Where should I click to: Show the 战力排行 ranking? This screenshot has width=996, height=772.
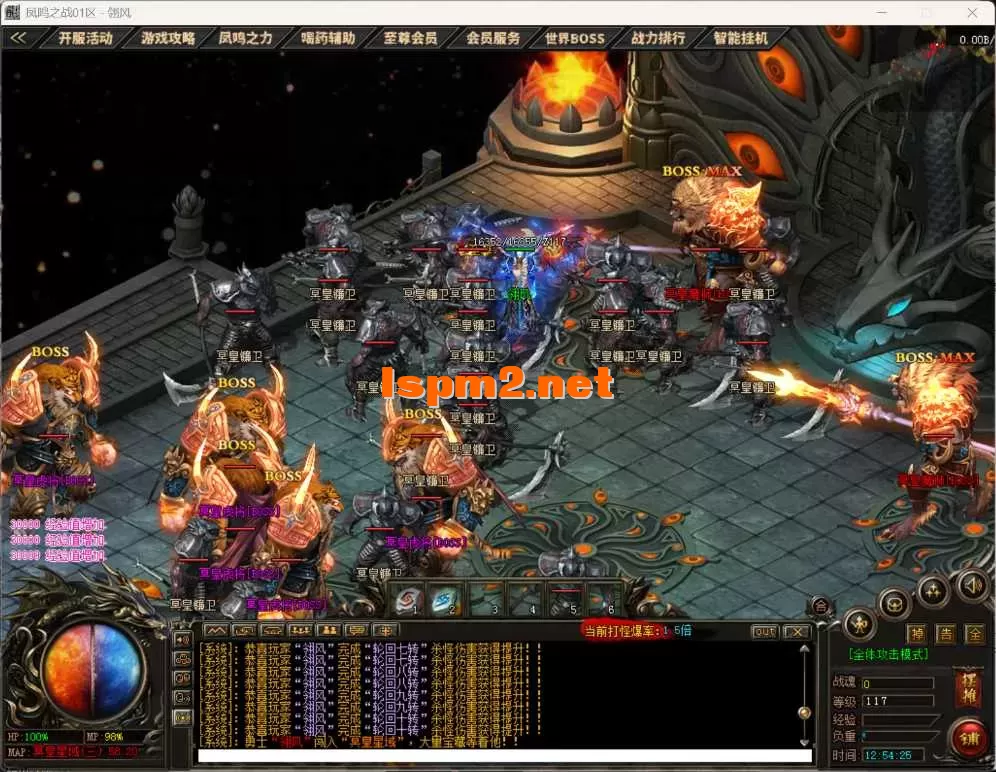pyautogui.click(x=658, y=38)
